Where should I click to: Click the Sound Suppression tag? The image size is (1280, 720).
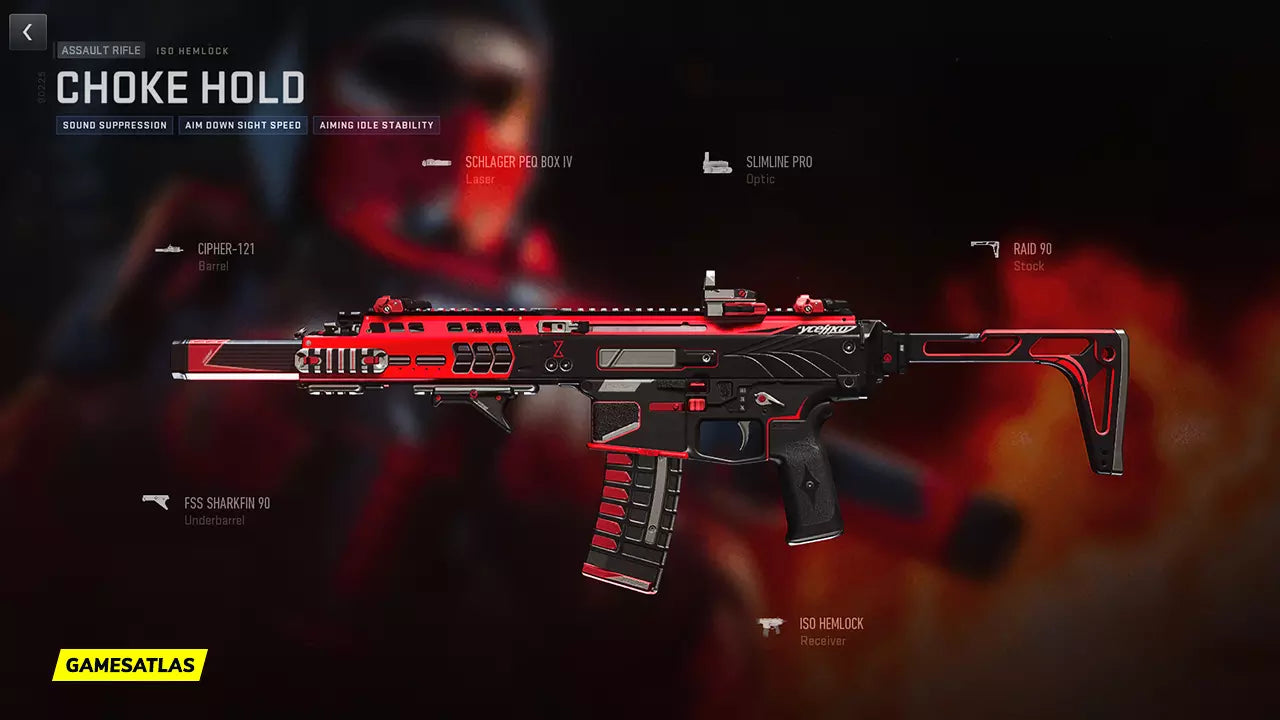click(115, 126)
